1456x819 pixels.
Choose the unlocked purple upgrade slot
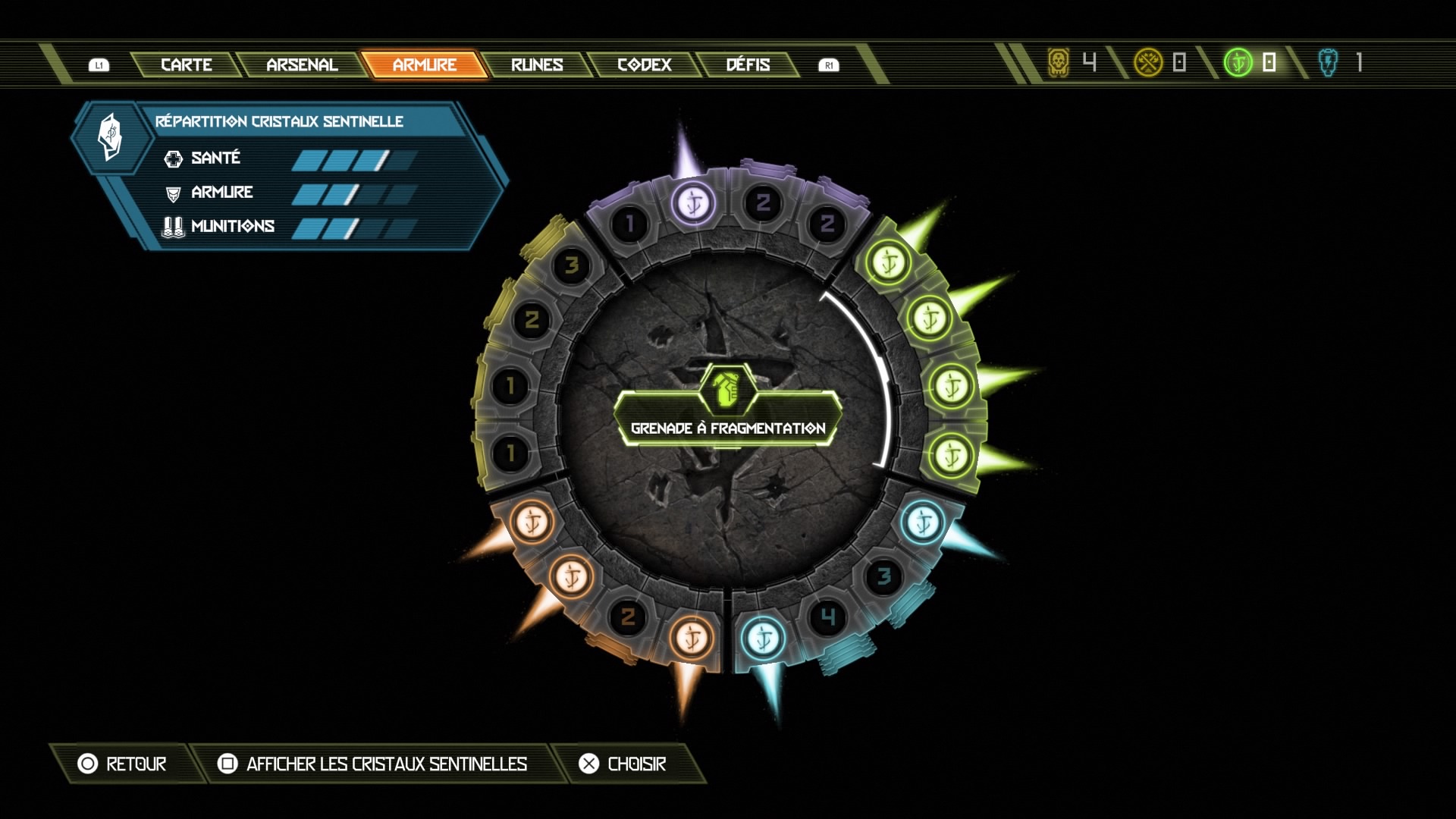693,203
